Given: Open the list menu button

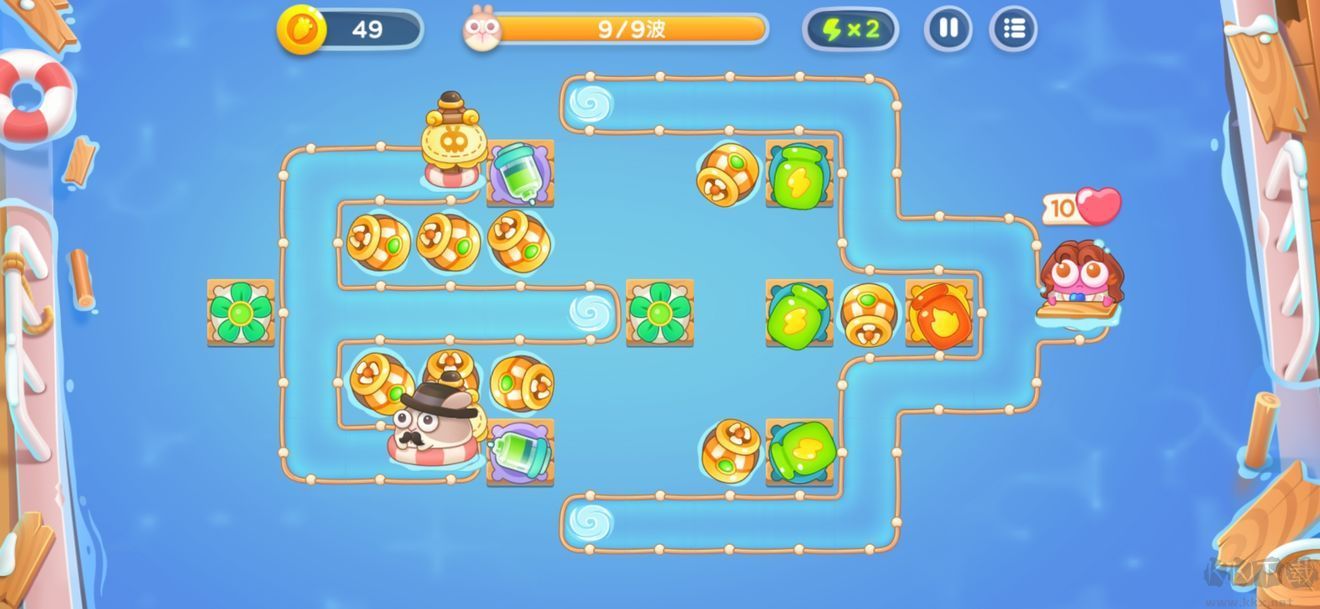Looking at the screenshot, I should tap(1013, 29).
